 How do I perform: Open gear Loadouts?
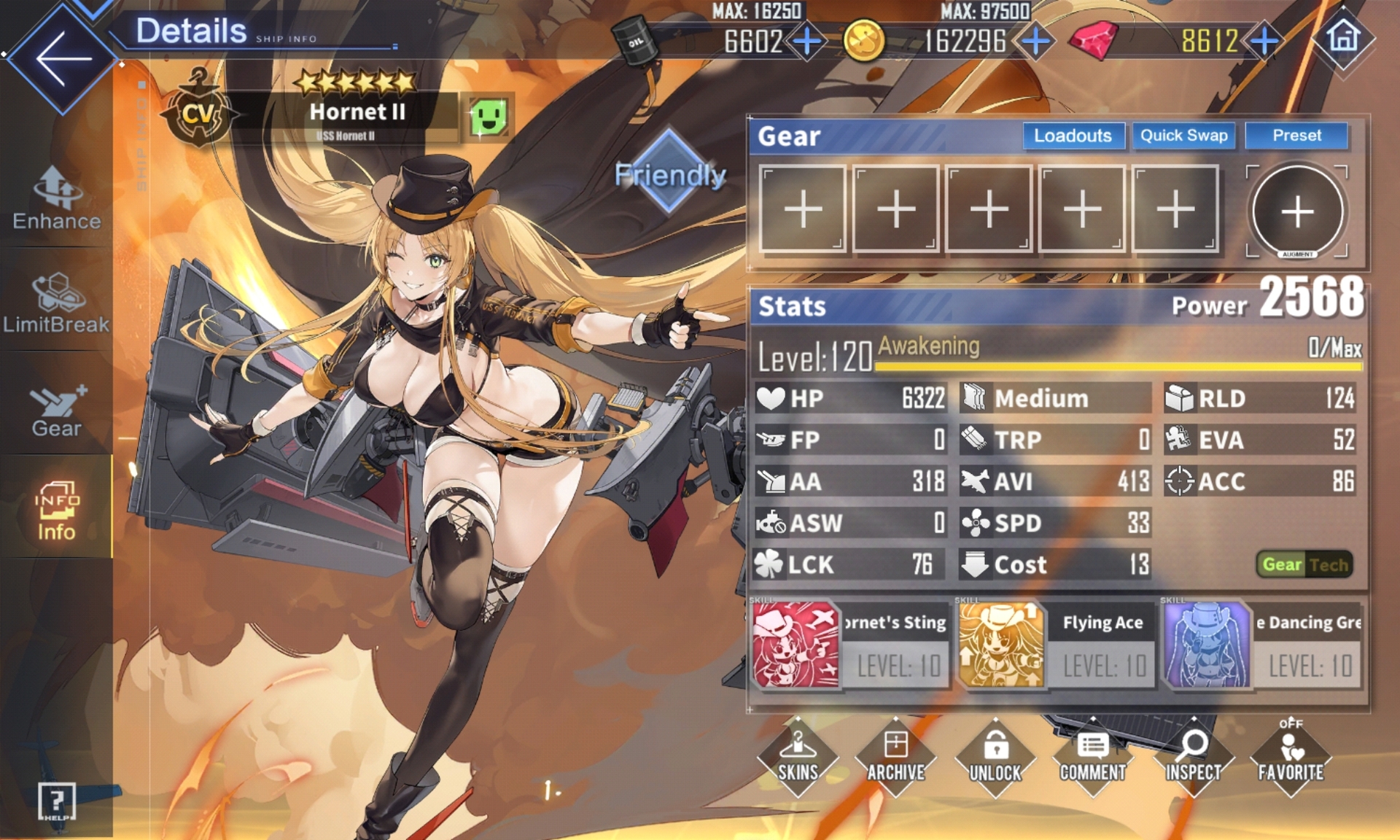pyautogui.click(x=1073, y=136)
